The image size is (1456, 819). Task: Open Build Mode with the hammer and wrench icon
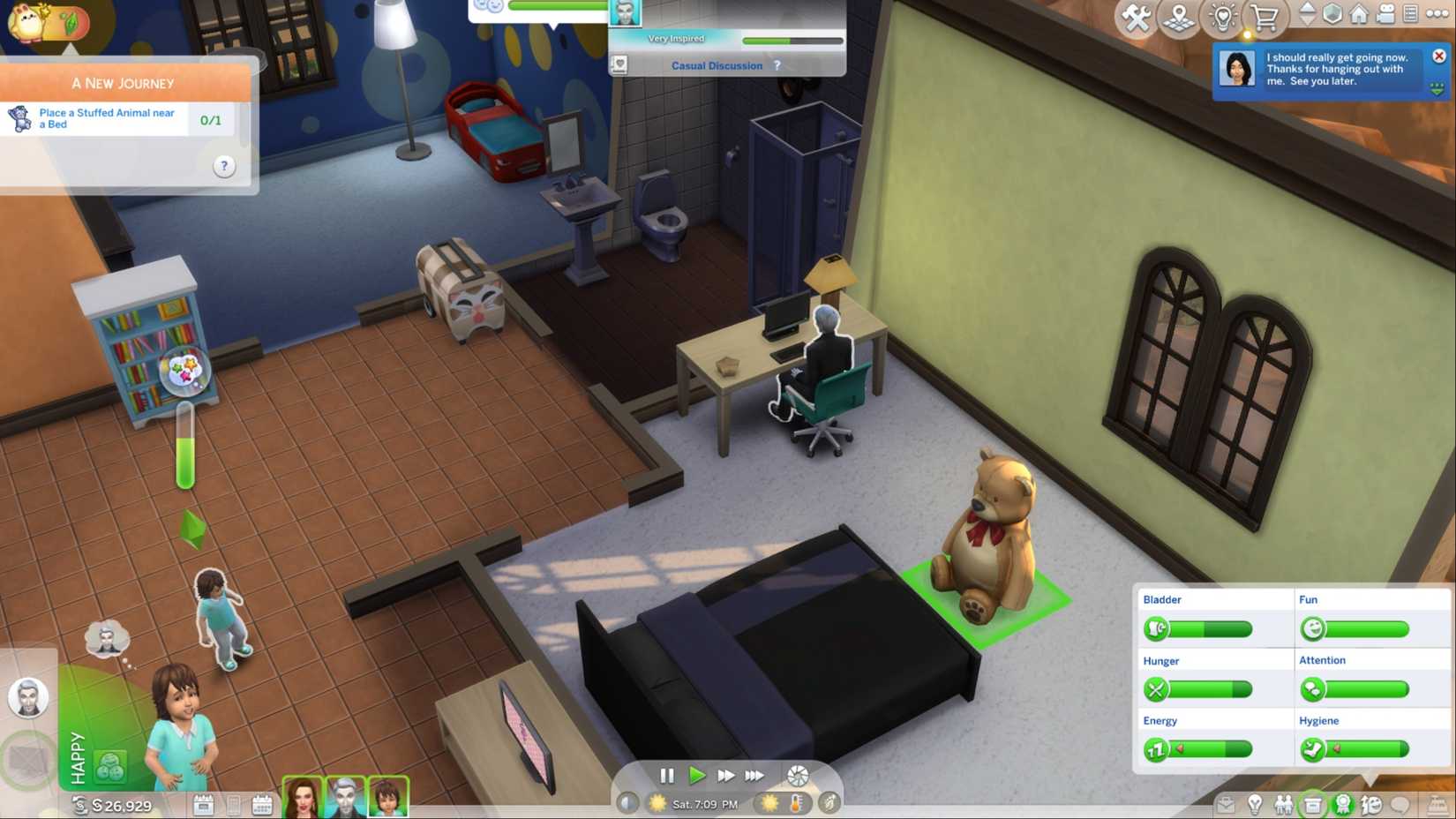[x=1137, y=15]
